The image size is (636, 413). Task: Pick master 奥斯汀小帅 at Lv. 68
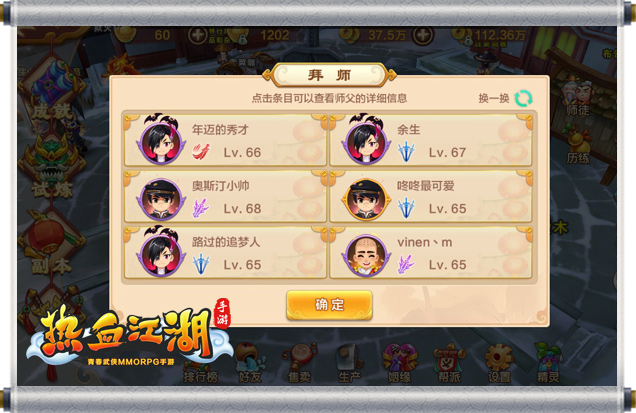point(224,197)
